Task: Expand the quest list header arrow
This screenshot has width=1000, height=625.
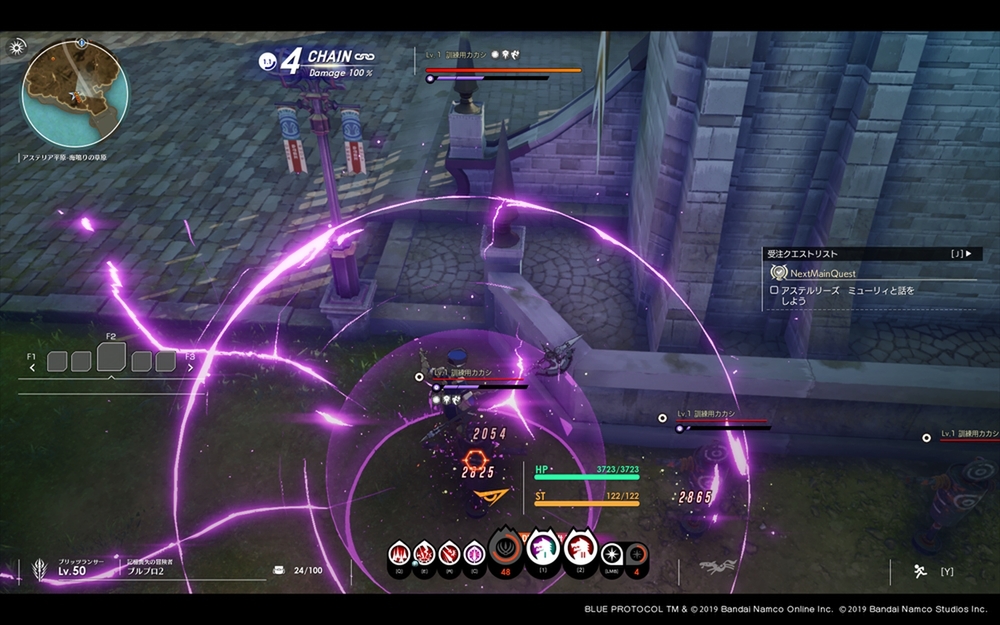Action: point(967,254)
